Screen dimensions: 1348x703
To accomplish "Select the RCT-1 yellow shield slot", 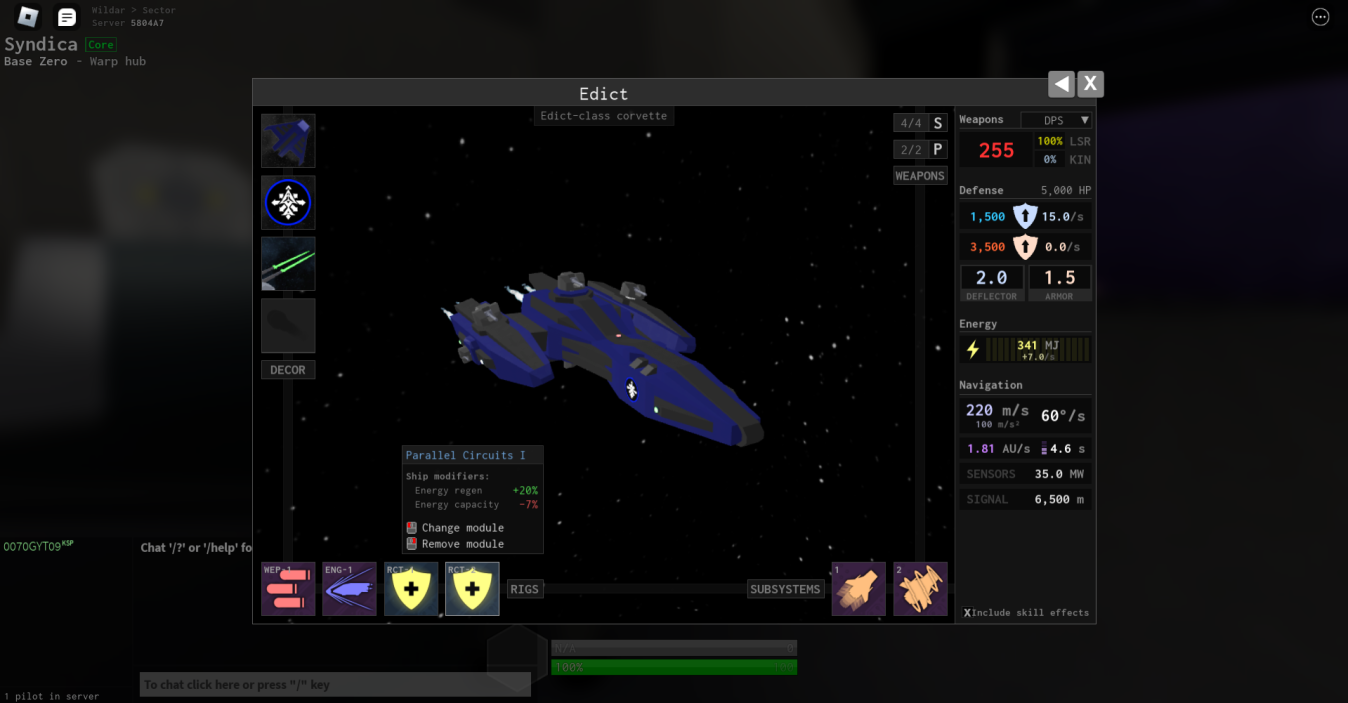I will tap(411, 589).
